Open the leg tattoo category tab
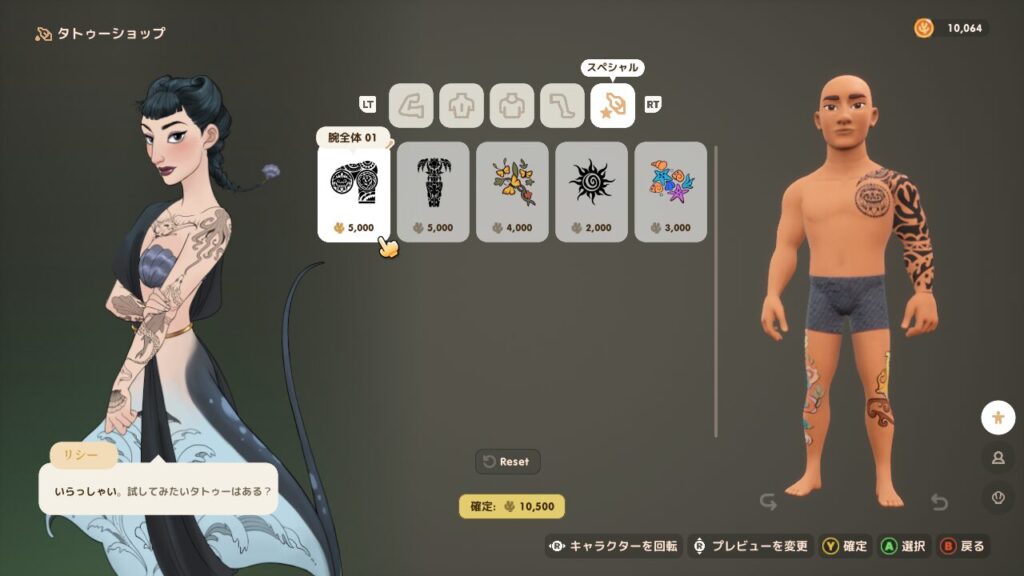This screenshot has height=576, width=1024. click(x=562, y=105)
